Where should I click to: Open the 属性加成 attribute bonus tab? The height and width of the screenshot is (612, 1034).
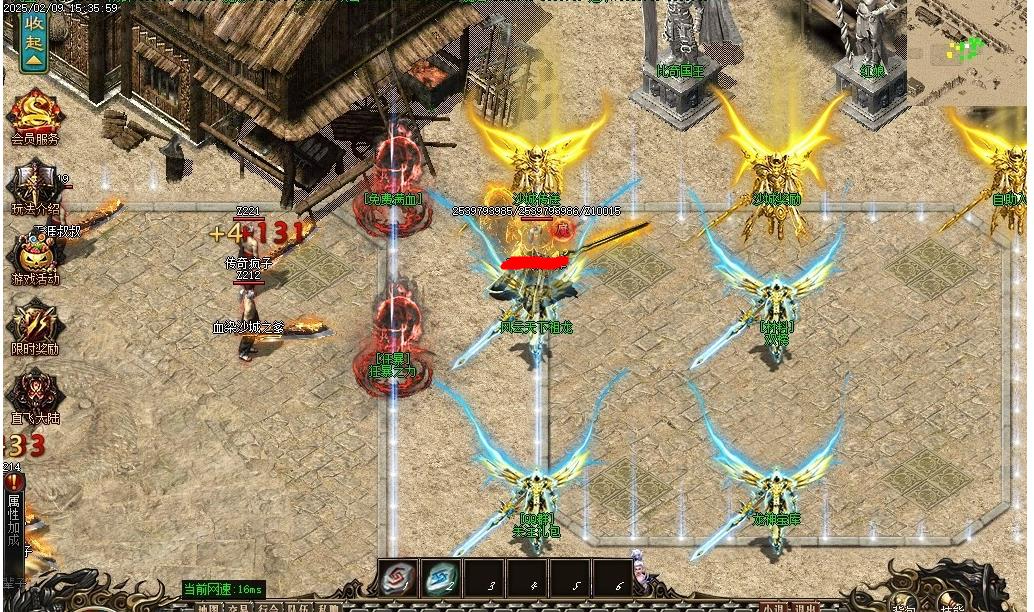pos(13,520)
